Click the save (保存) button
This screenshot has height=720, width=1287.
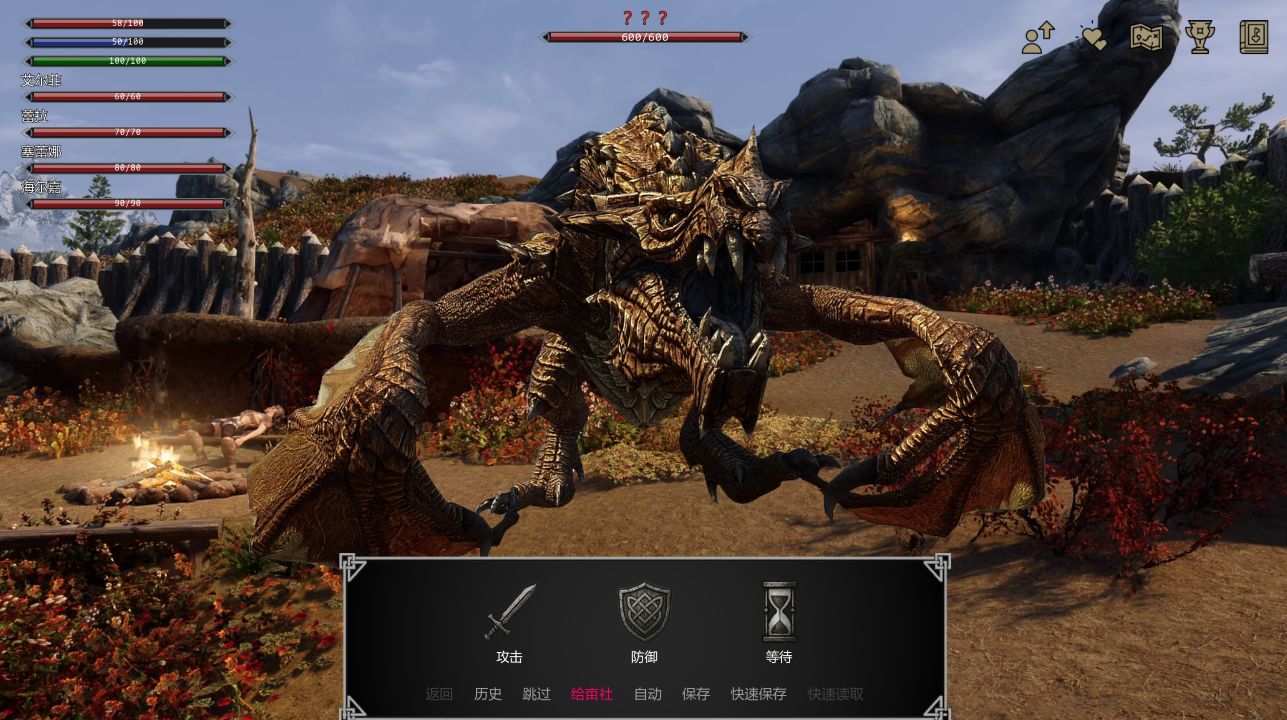(696, 694)
